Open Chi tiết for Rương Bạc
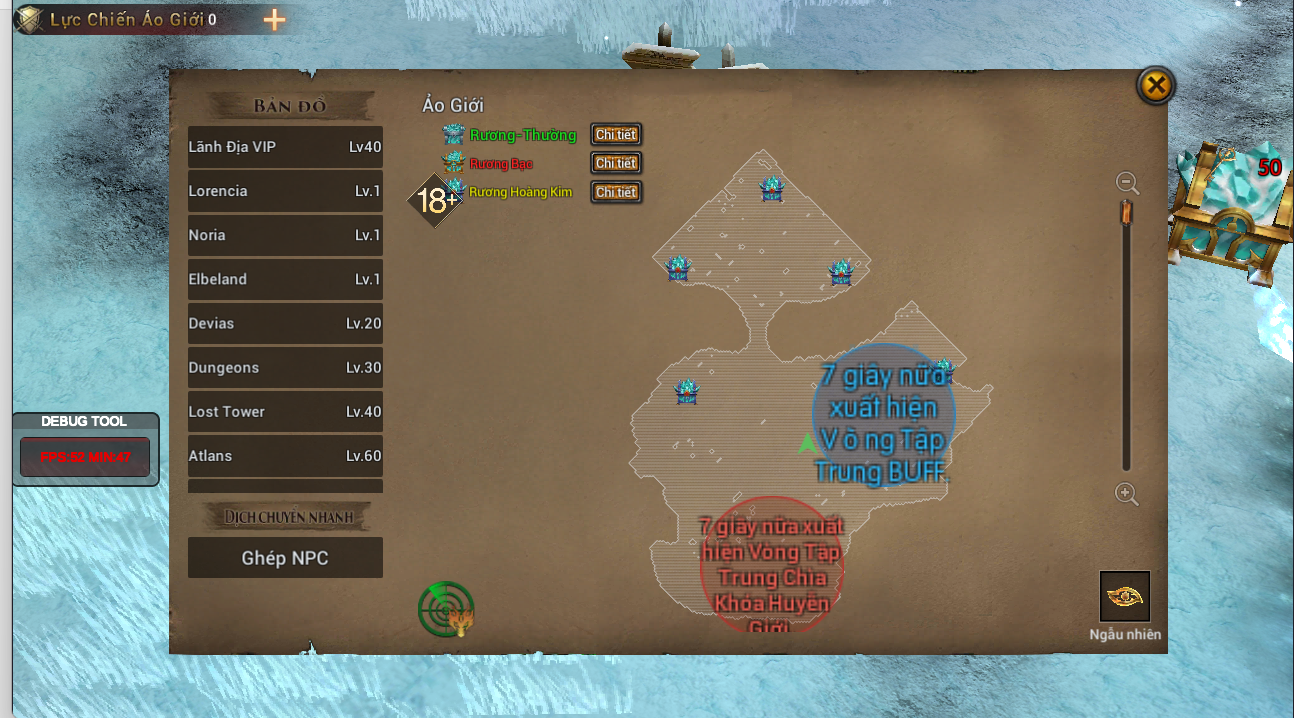This screenshot has width=1294, height=718. point(615,163)
